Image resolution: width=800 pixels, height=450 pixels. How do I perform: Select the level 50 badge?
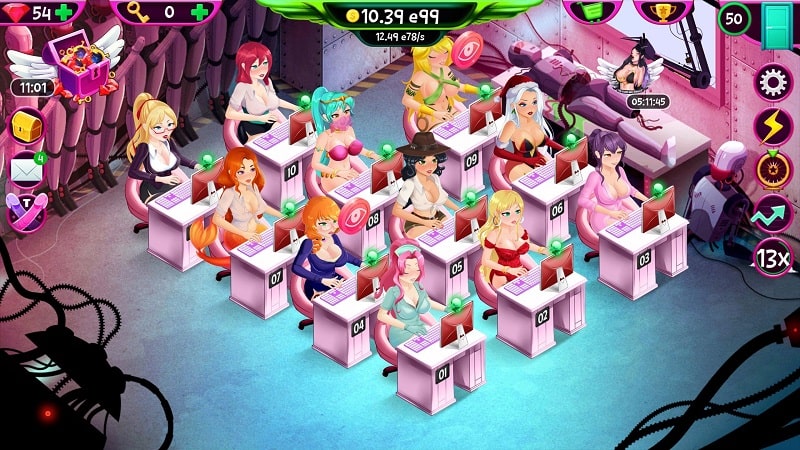click(736, 19)
